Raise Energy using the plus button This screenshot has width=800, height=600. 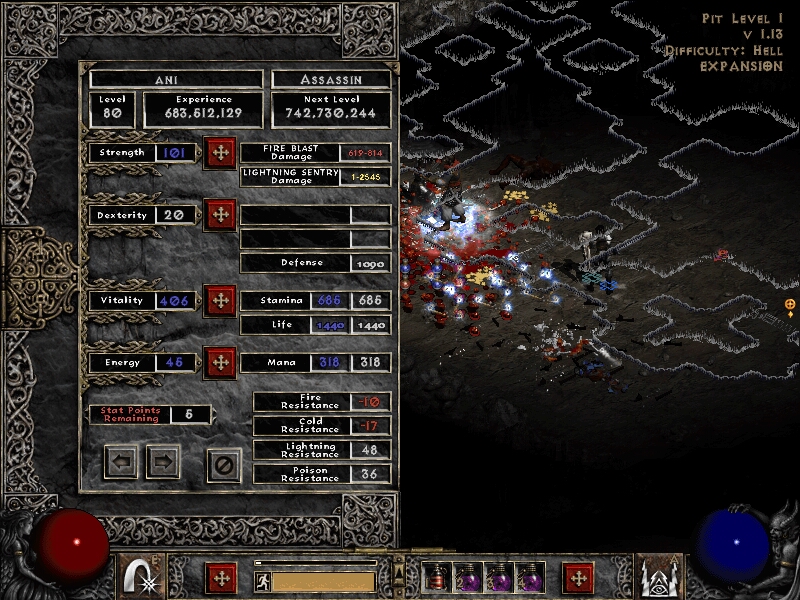click(x=219, y=362)
